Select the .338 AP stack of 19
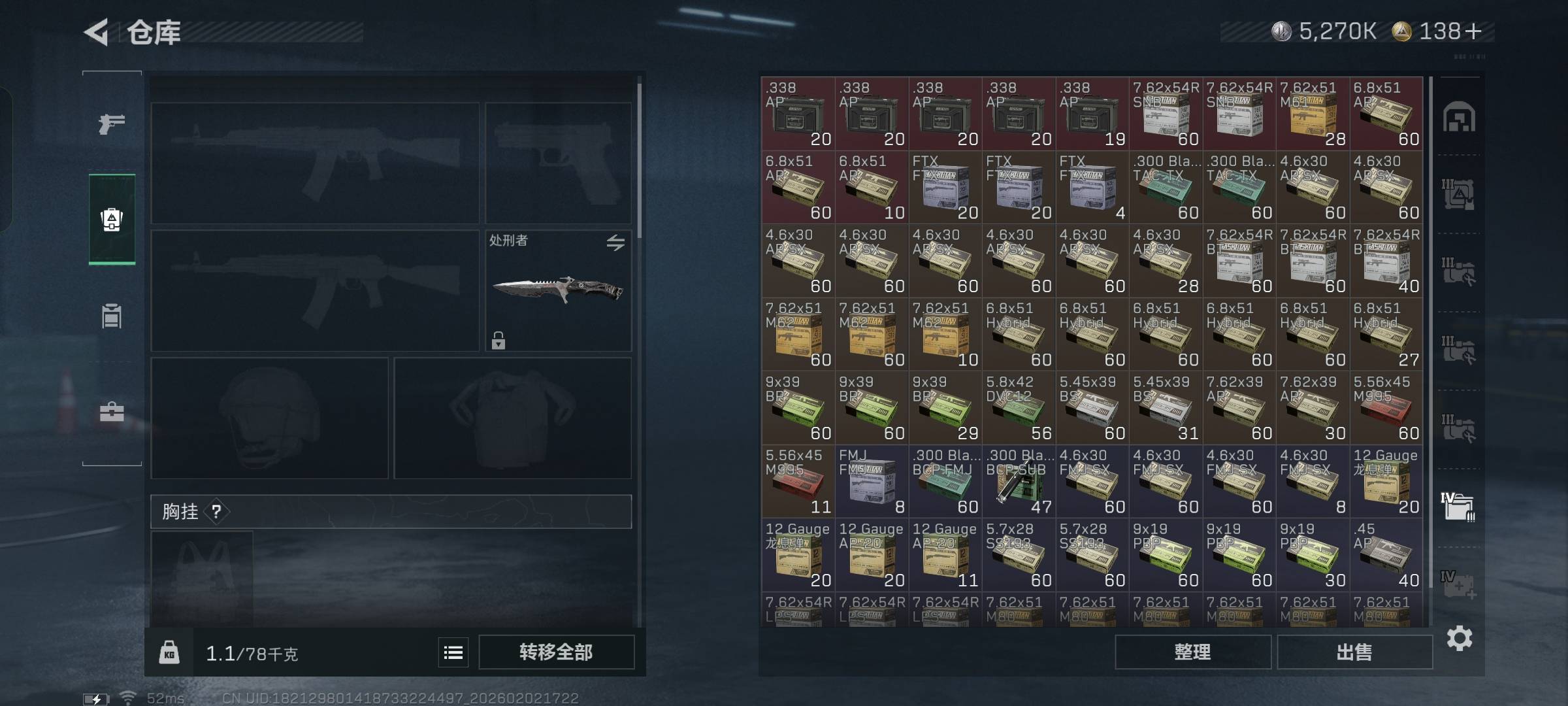The image size is (1568, 706). [x=1092, y=114]
